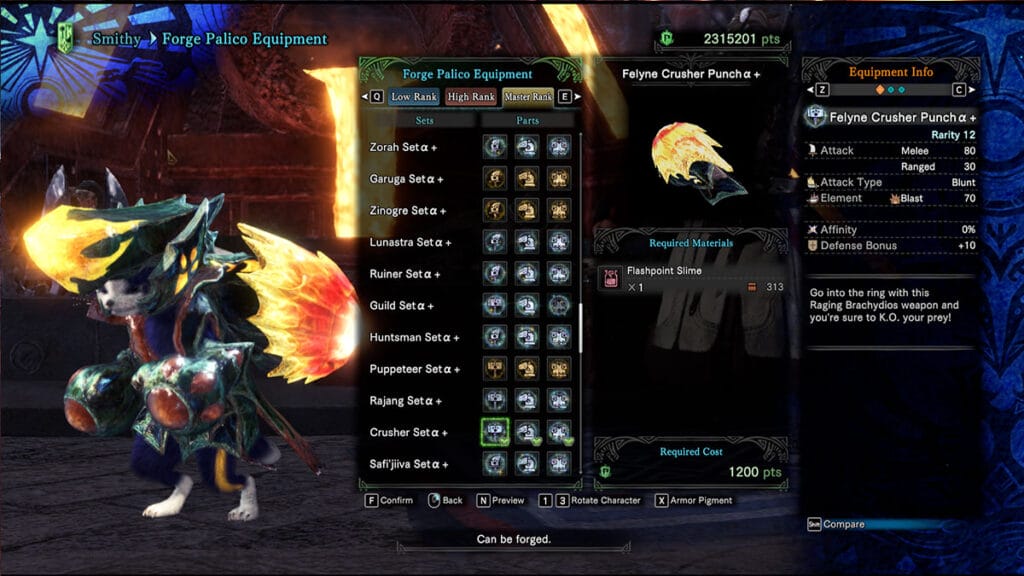Viewport: 1024px width, 576px height.
Task: Pick the Zinogre Set α+ row
Action: click(x=410, y=211)
